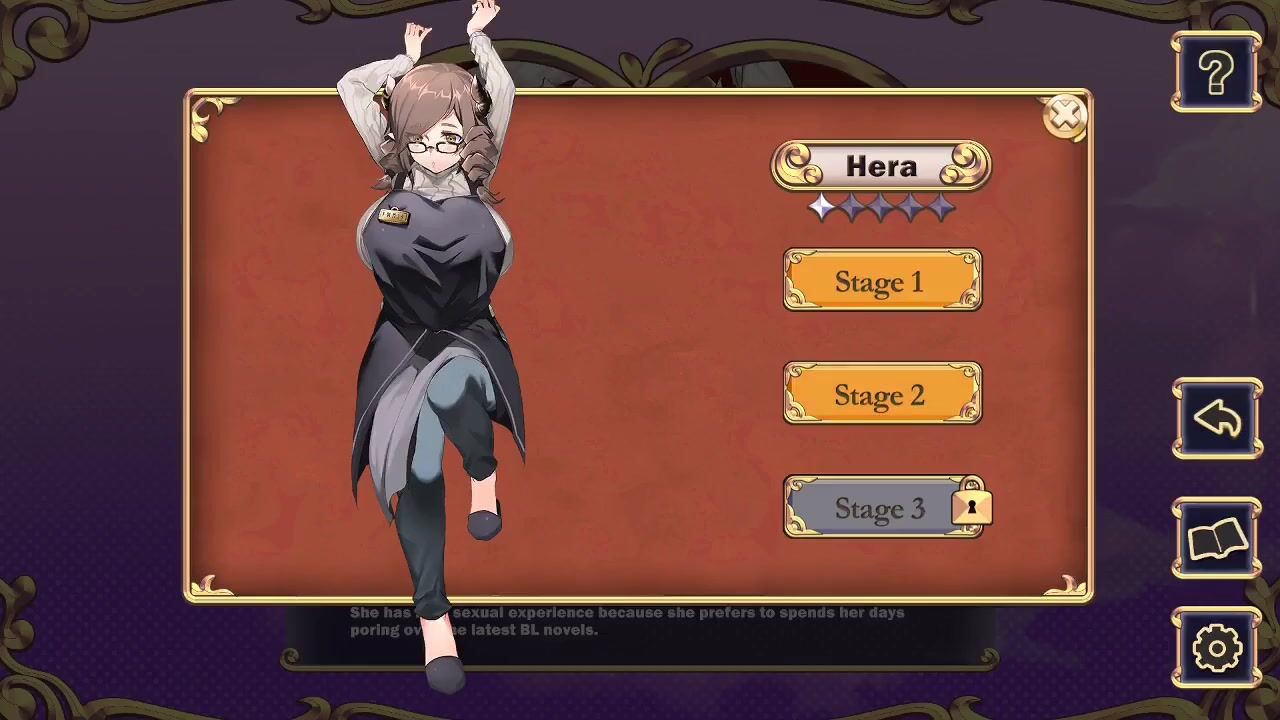1280x720 pixels.
Task: Click the locked Stage 3 button
Action: 882,508
